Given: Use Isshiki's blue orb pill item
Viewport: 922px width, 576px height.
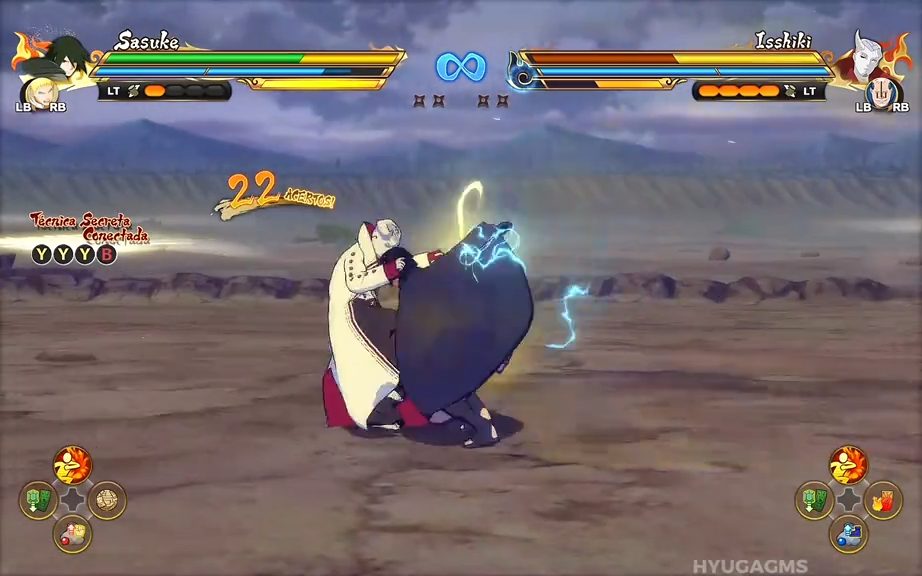Looking at the screenshot, I should (848, 534).
